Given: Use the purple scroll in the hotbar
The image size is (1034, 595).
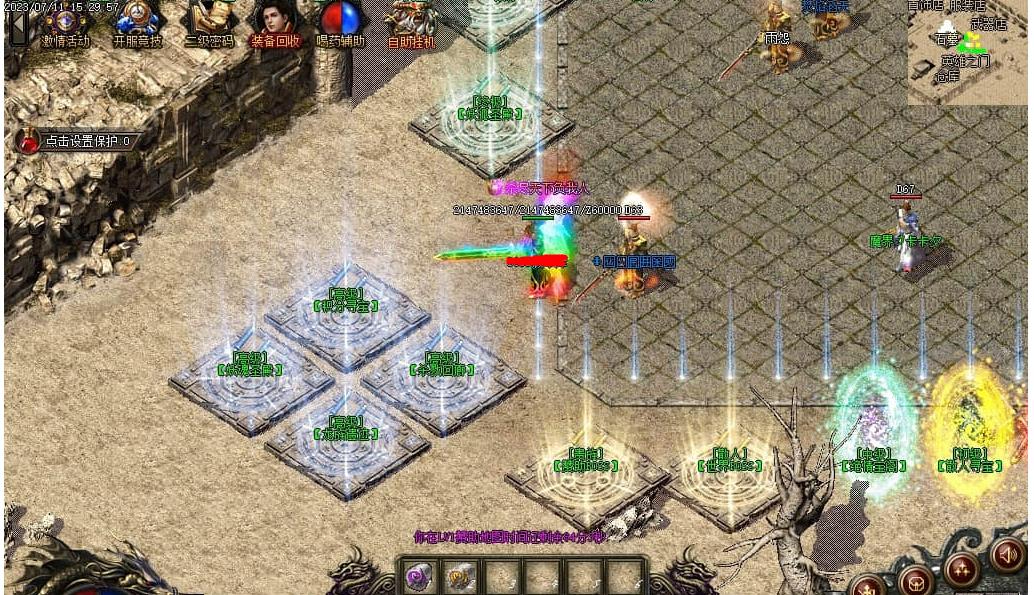Looking at the screenshot, I should pos(420,577).
